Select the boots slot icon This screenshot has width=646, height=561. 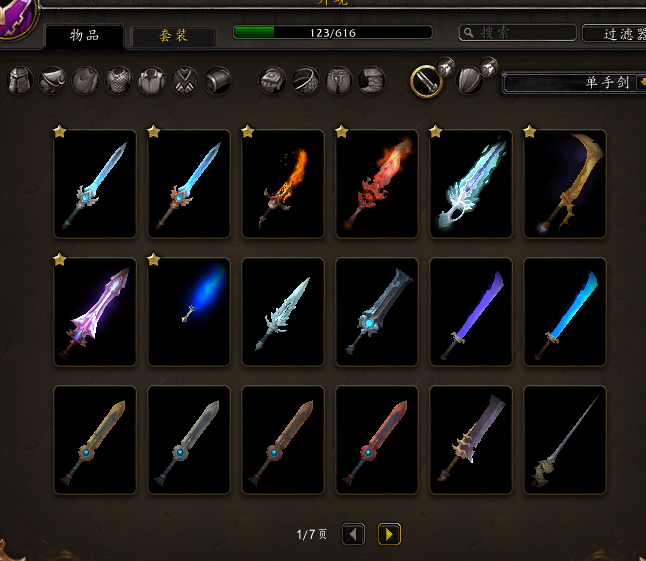click(x=371, y=80)
